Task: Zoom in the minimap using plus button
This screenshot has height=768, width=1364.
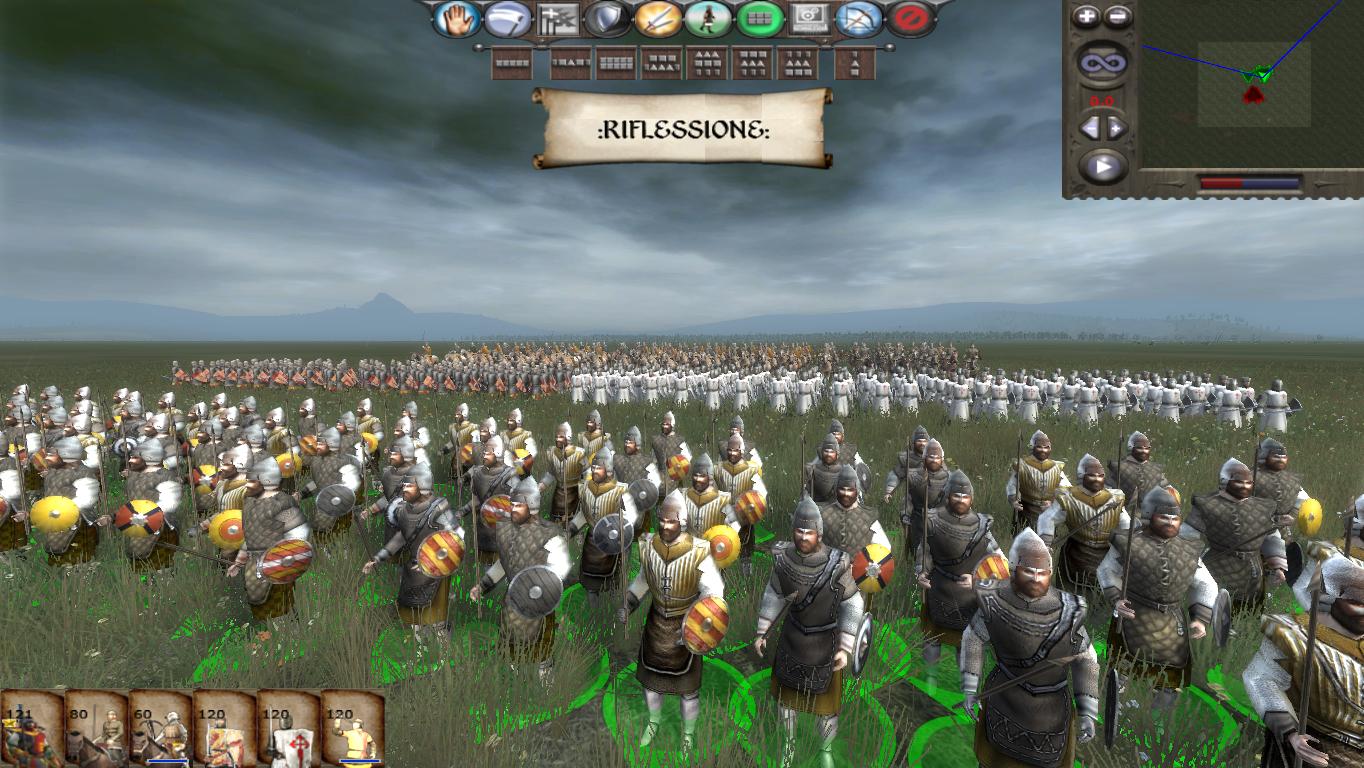Action: (1086, 15)
